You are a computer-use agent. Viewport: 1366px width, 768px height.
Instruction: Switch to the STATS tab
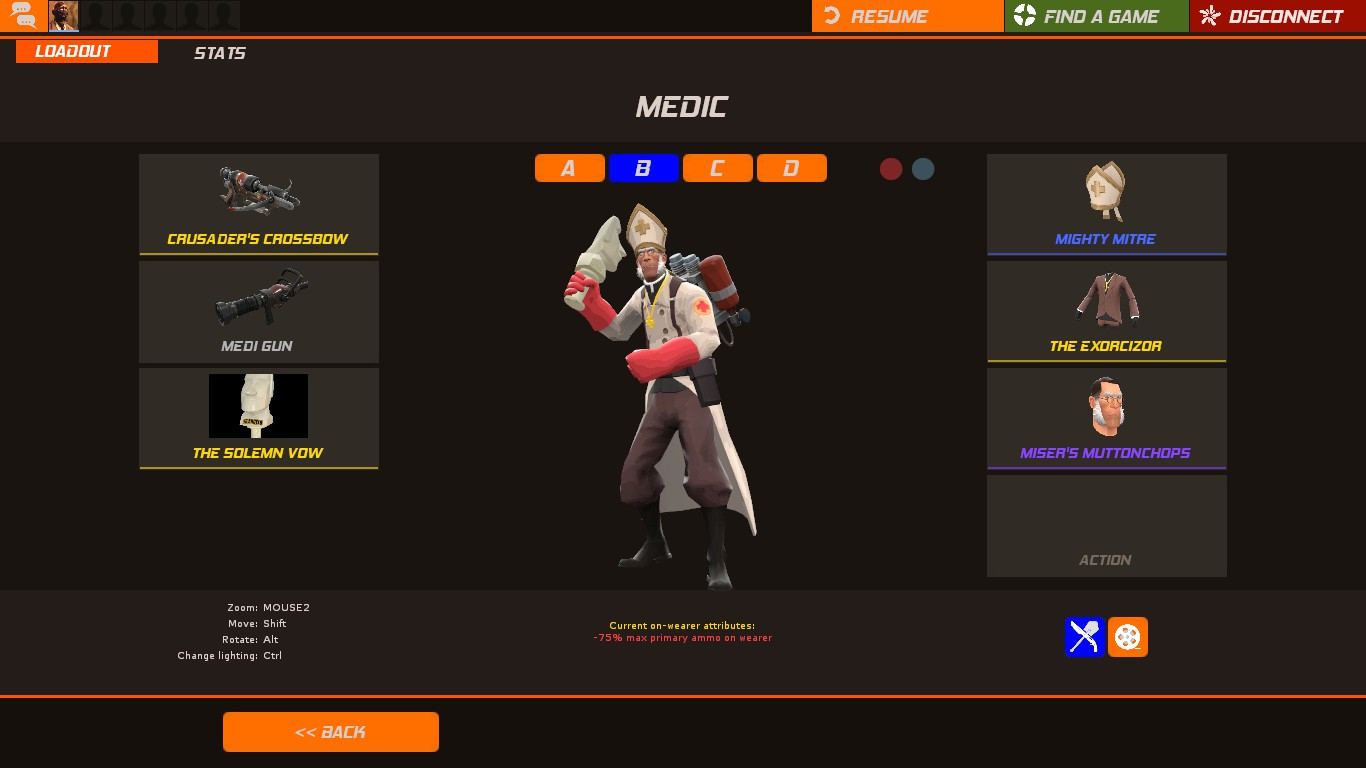point(219,53)
